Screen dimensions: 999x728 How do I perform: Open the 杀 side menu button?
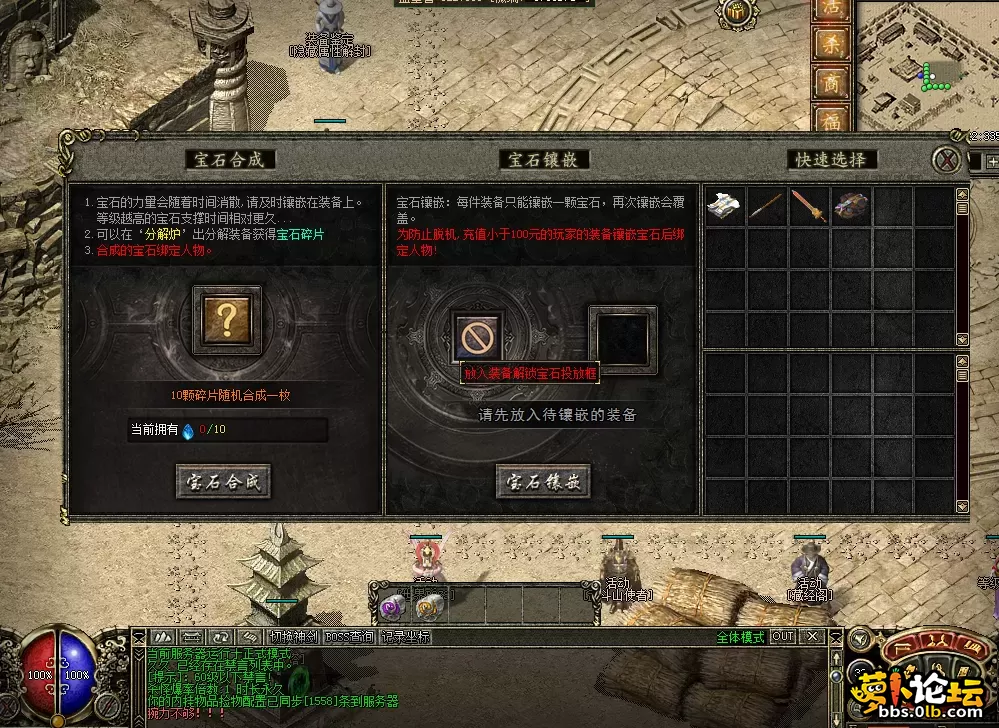[x=831, y=43]
